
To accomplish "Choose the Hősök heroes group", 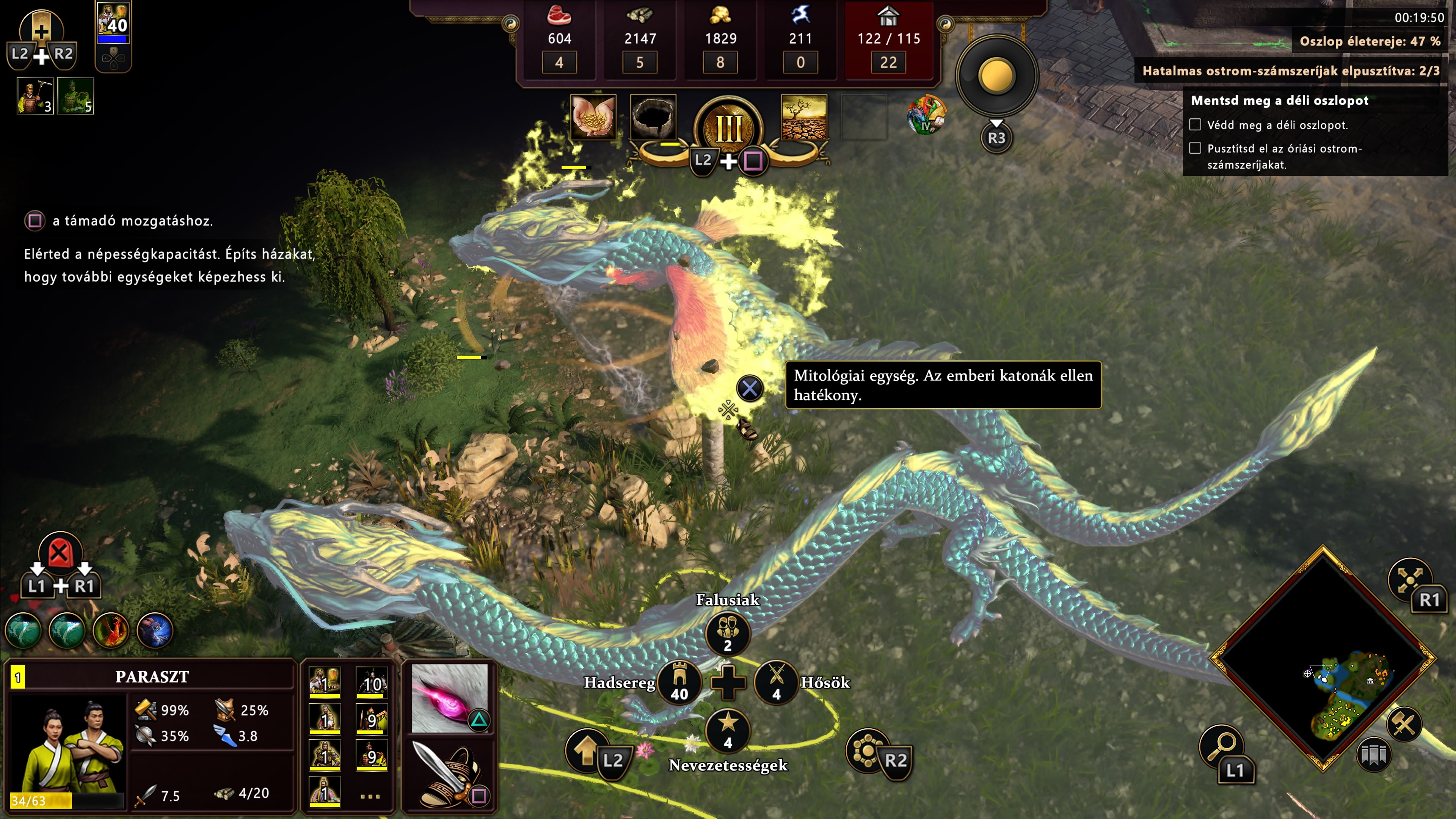I will 777,682.
